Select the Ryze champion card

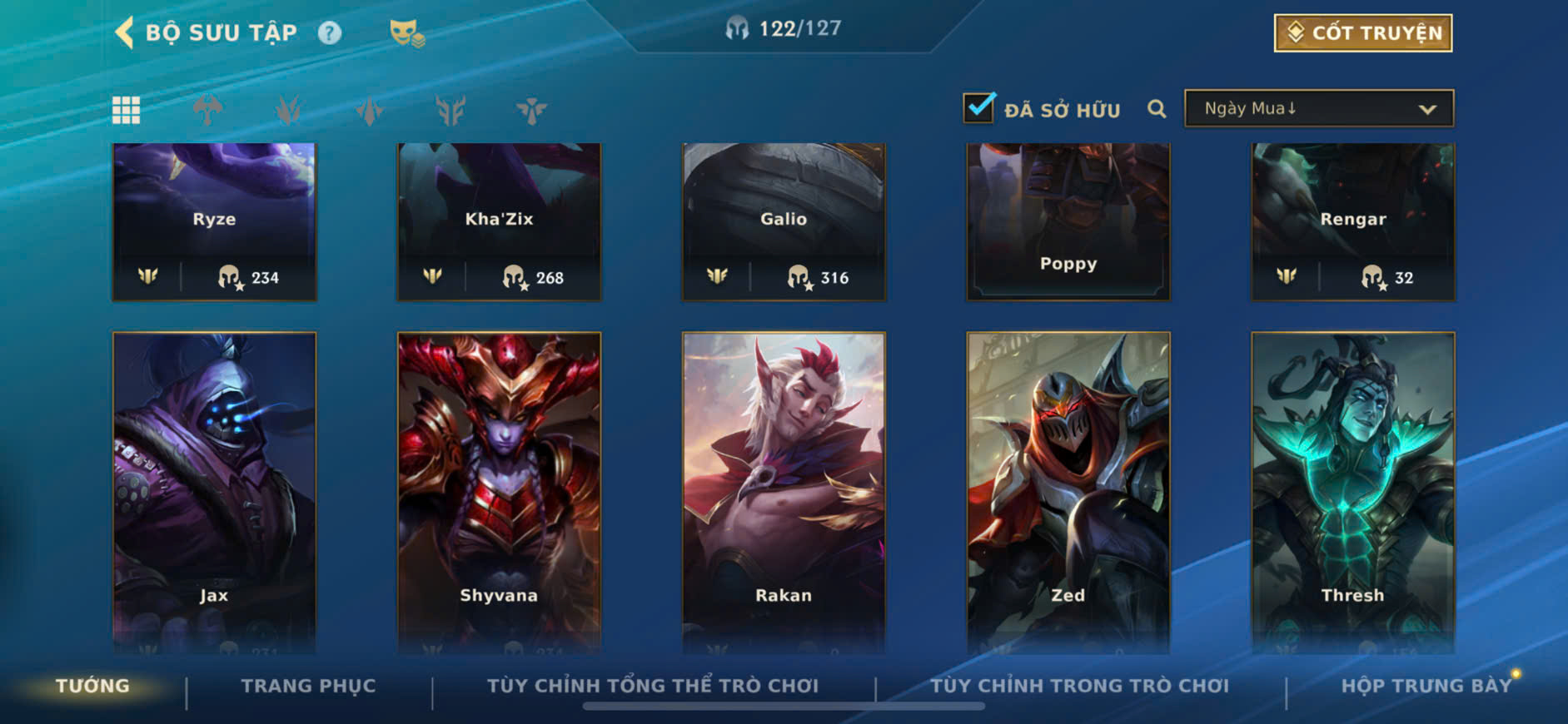(x=215, y=221)
